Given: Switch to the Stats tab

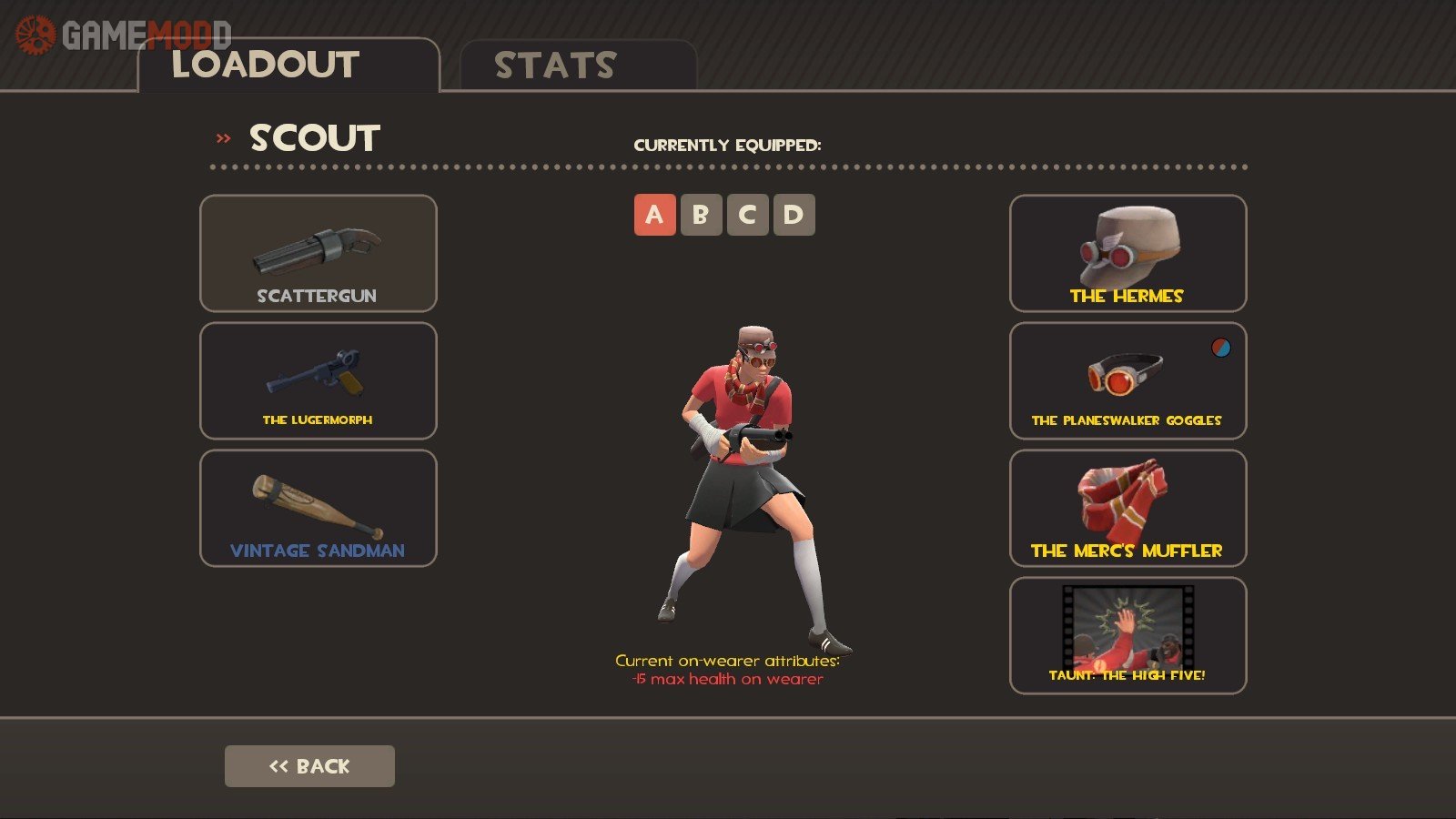Looking at the screenshot, I should 577,66.
